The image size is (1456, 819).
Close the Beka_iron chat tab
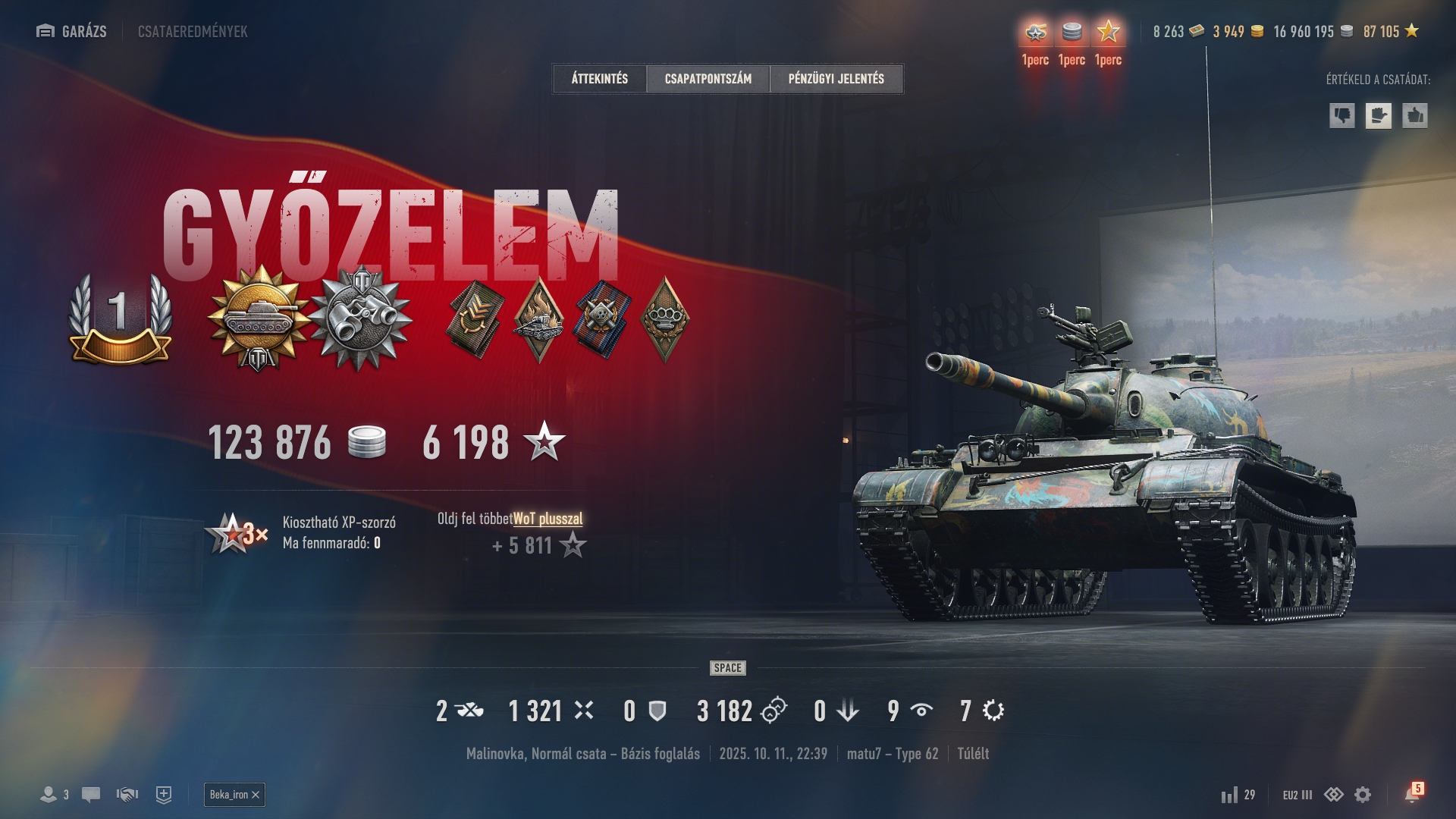(x=256, y=795)
